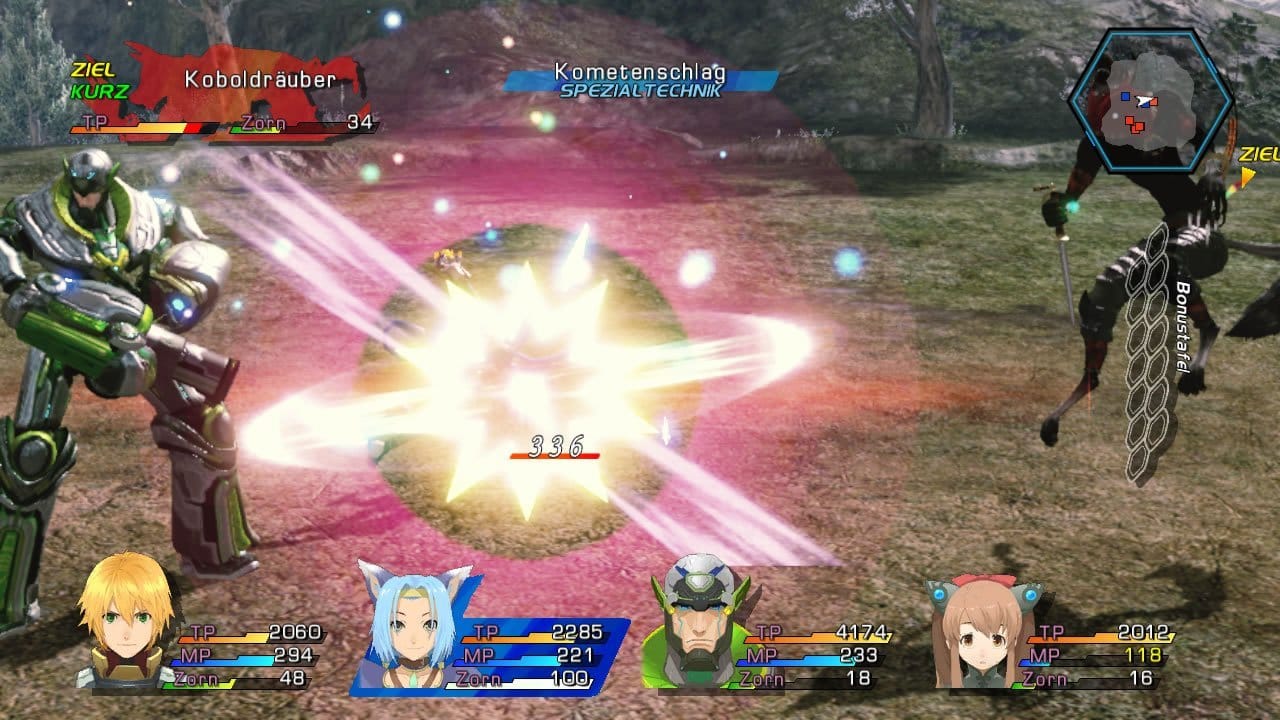Screen dimensions: 1280x720
Task: Click the blue ally marker on the minimap
Action: 1125,95
